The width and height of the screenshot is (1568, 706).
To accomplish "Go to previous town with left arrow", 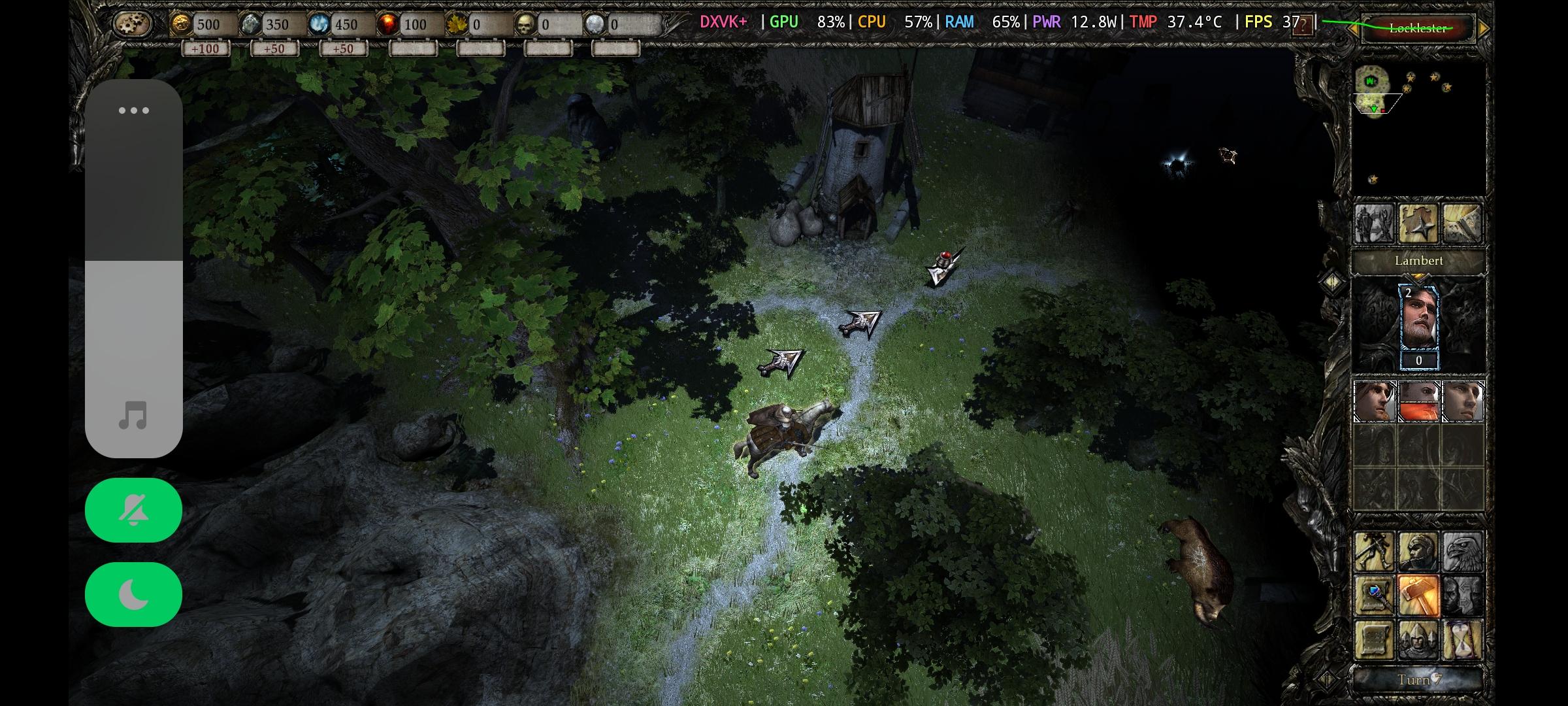I will click(1352, 29).
